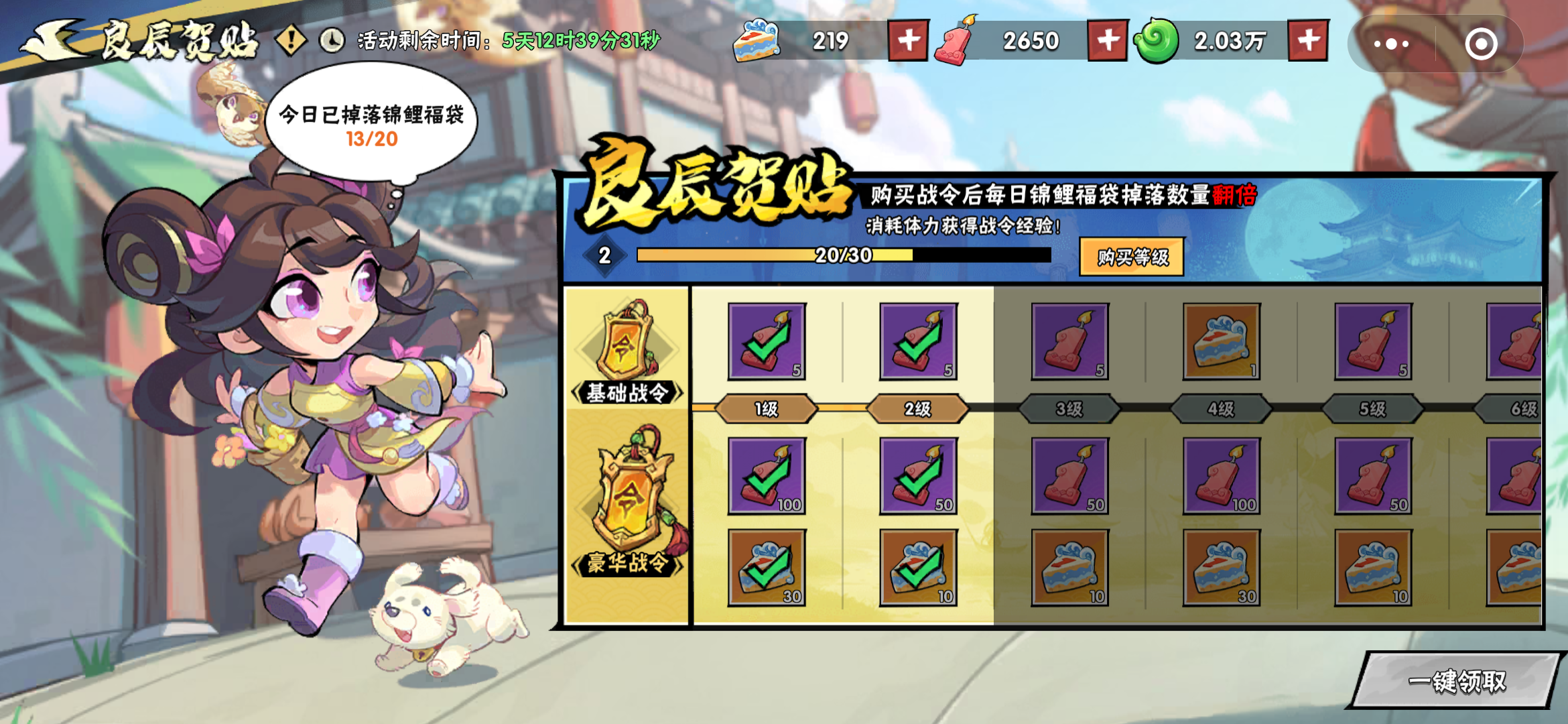Image resolution: width=1568 pixels, height=724 pixels.
Task: Click the clock icon next to event timer
Action: coord(330,40)
